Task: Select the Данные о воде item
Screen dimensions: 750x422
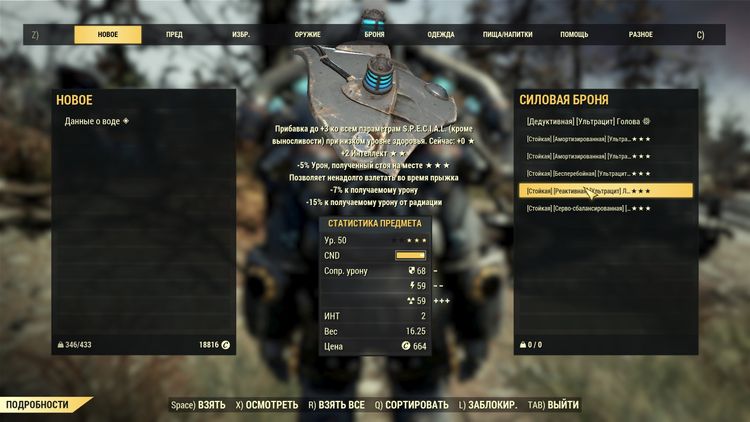Action: (x=97, y=121)
